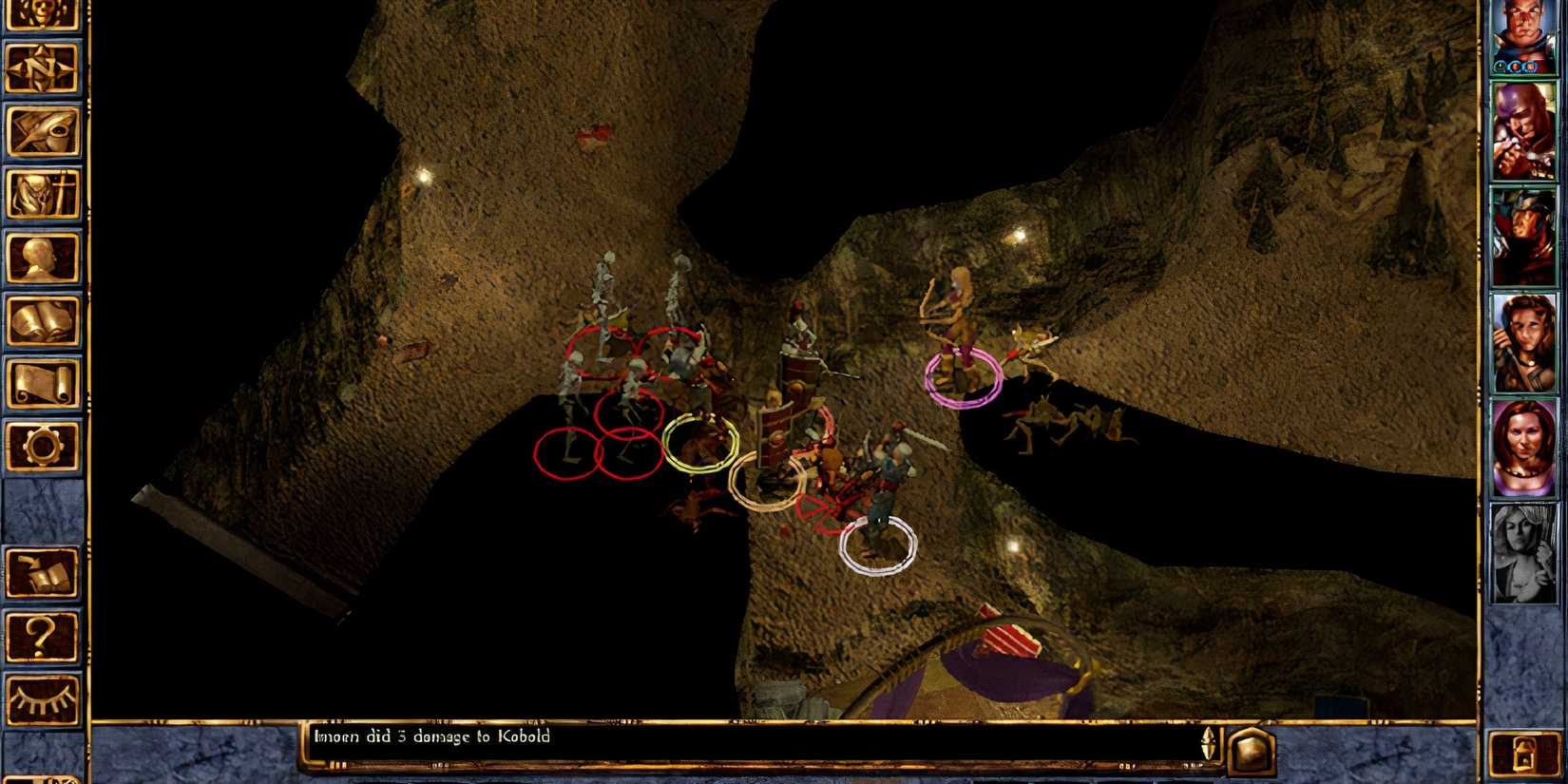Image resolution: width=1568 pixels, height=784 pixels.
Task: Open the priest scroll icon
Action: 43,378
